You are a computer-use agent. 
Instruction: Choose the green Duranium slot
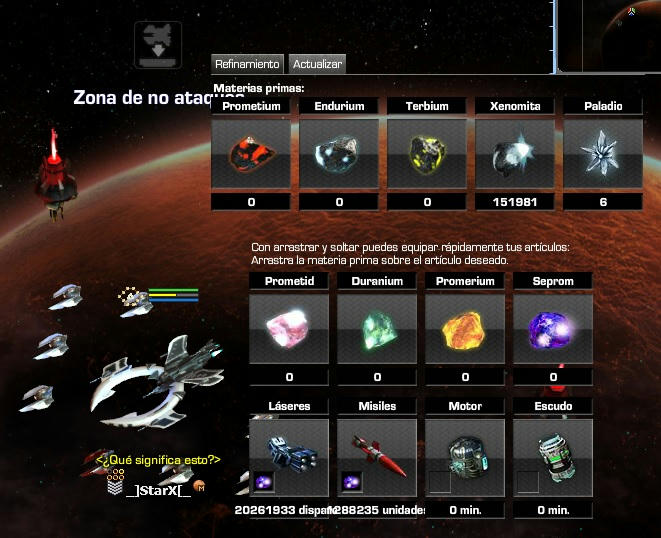pos(377,329)
